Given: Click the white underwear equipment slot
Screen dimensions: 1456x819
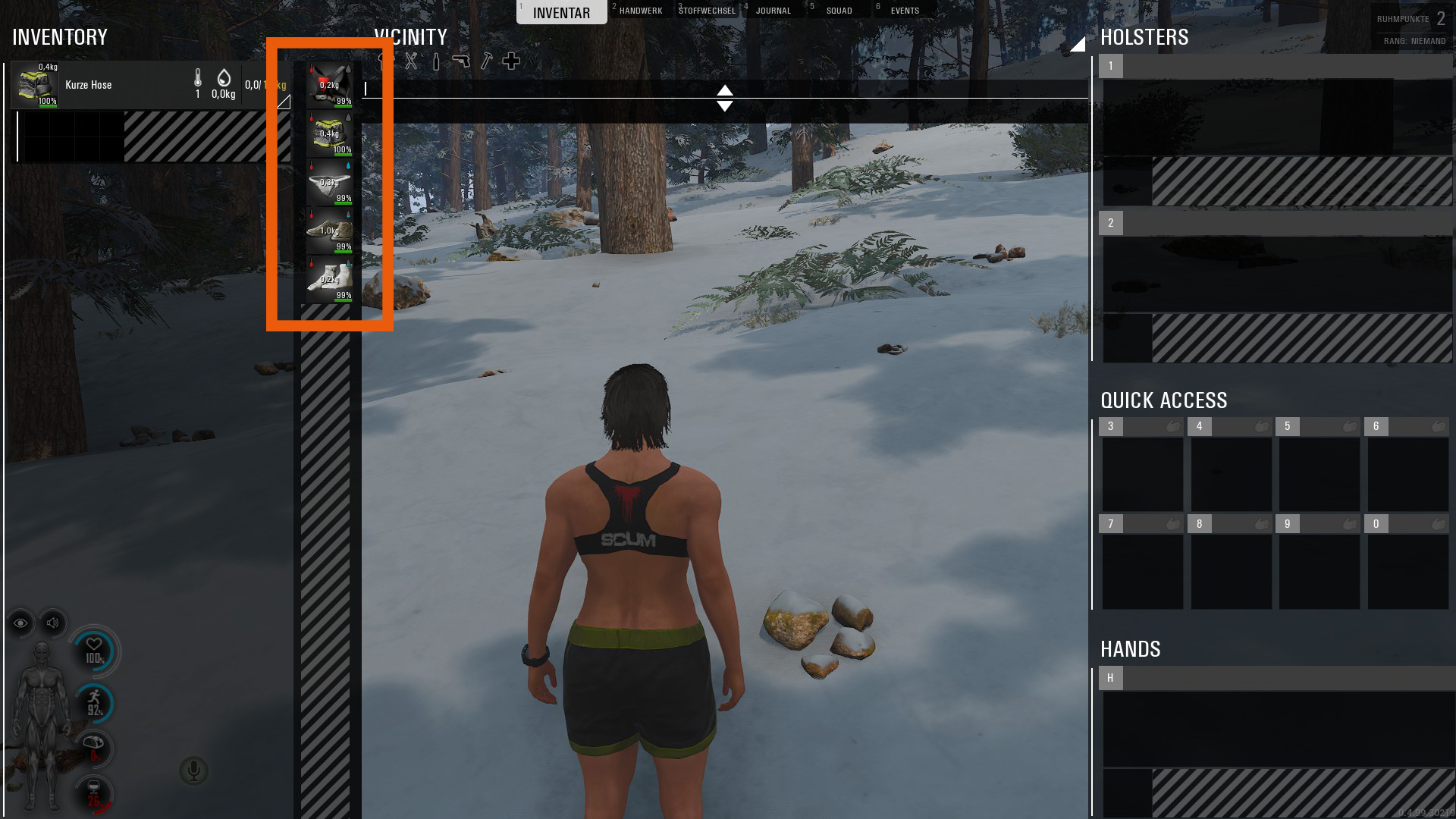Looking at the screenshot, I should pyautogui.click(x=329, y=182).
